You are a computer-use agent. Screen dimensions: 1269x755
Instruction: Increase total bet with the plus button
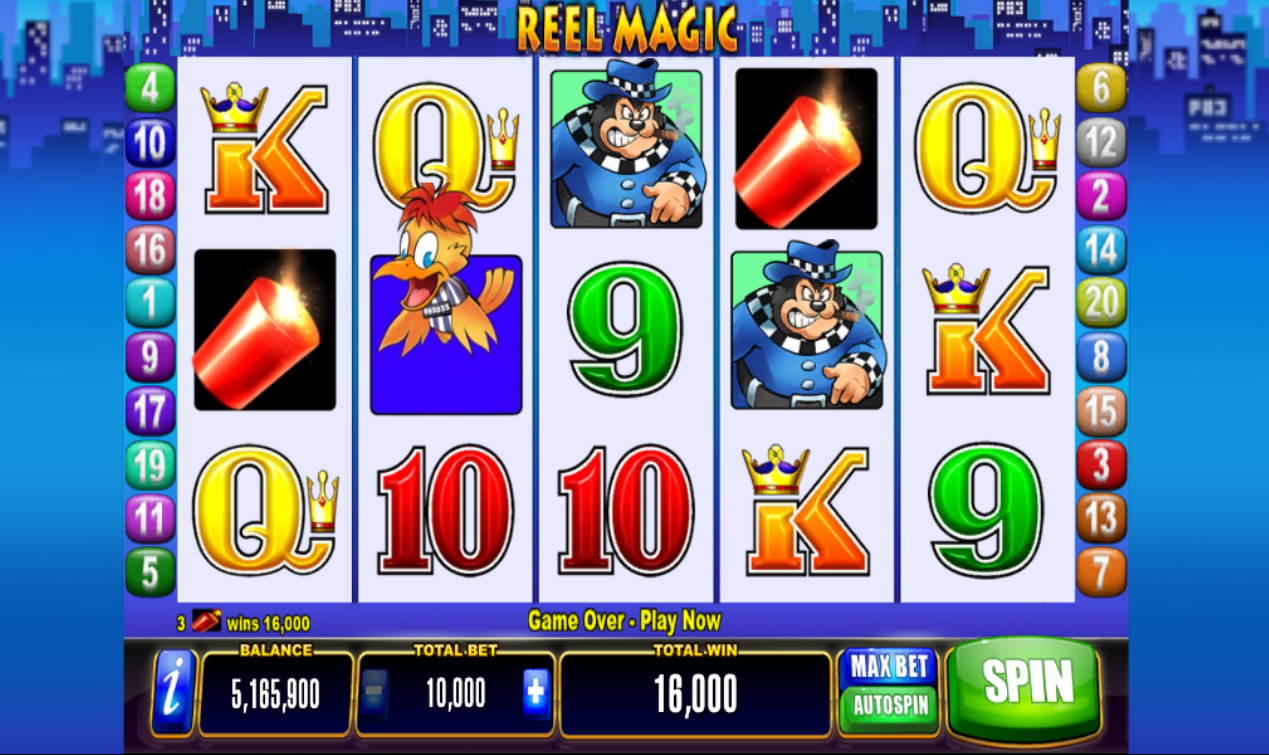pyautogui.click(x=537, y=692)
